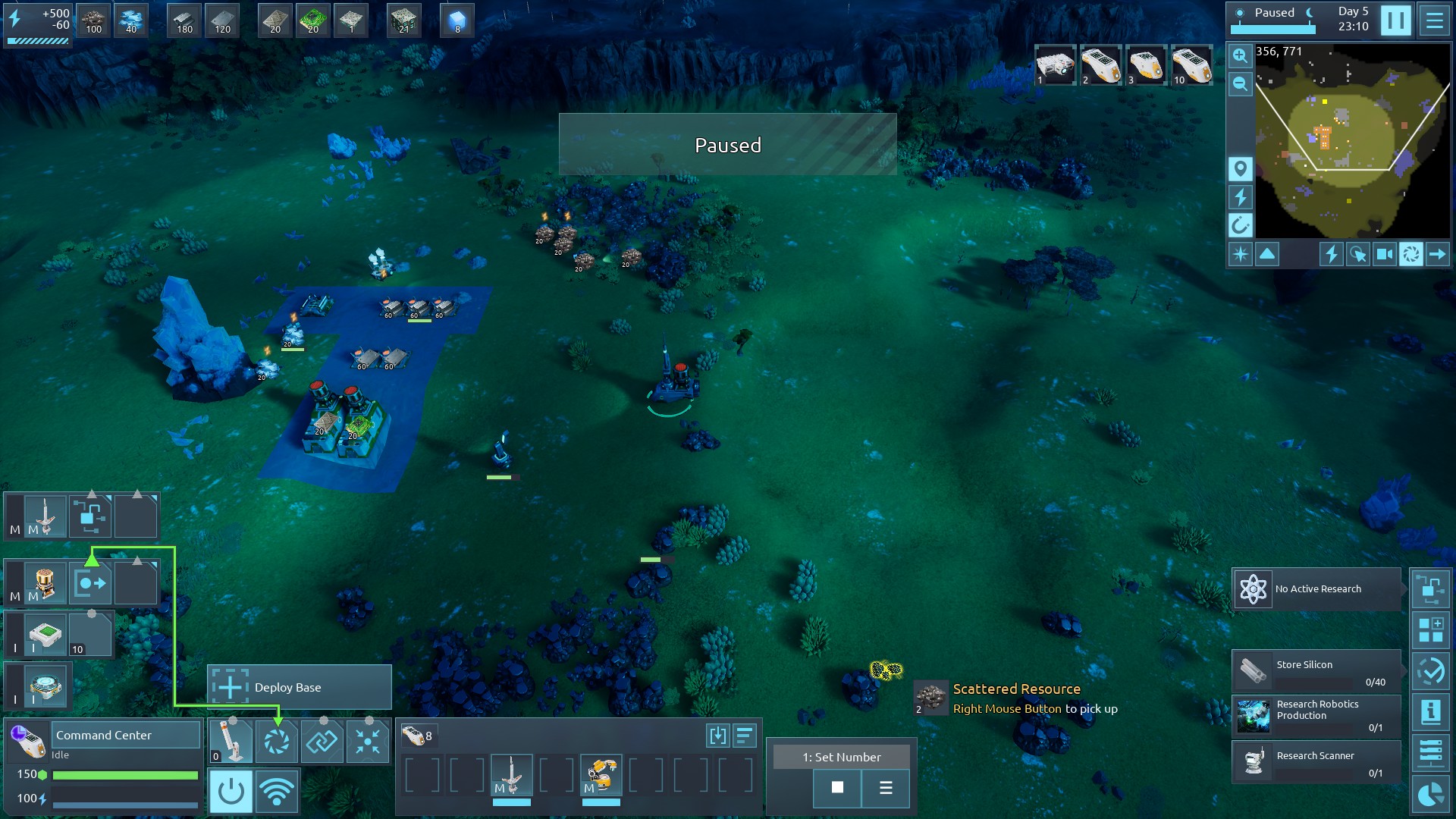Open the pie chart statistics button
Image resolution: width=1456 pixels, height=819 pixels.
point(1431,794)
